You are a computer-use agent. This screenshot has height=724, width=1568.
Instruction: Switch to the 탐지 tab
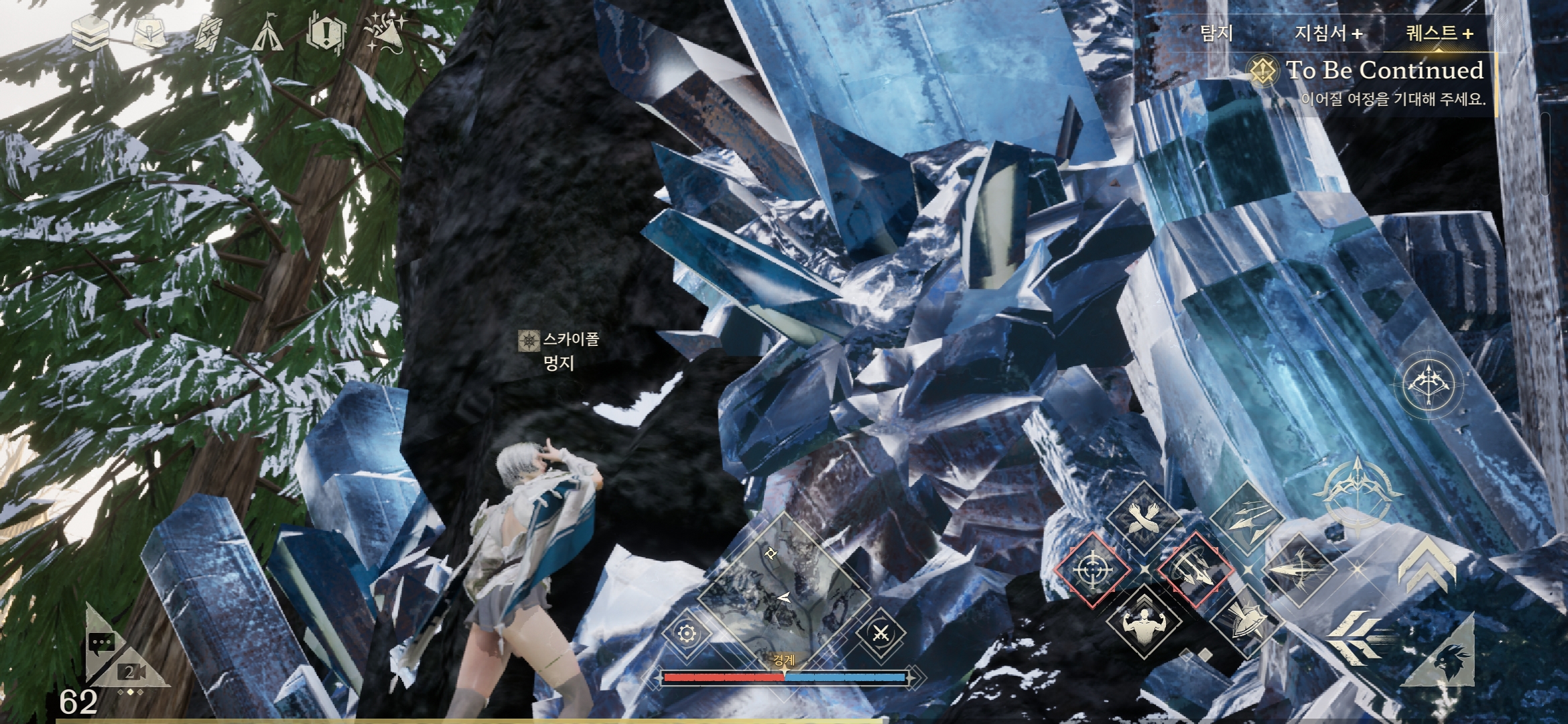1216,33
